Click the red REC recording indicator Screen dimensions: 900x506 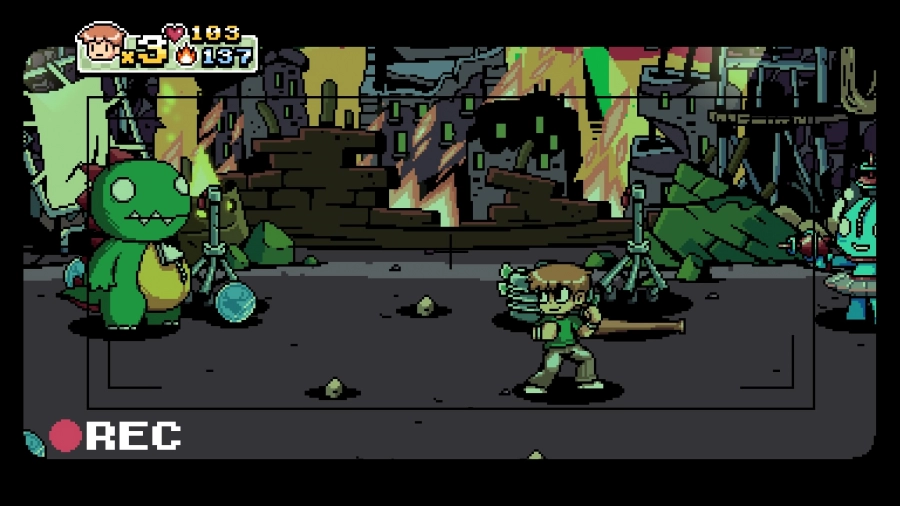tap(66, 436)
